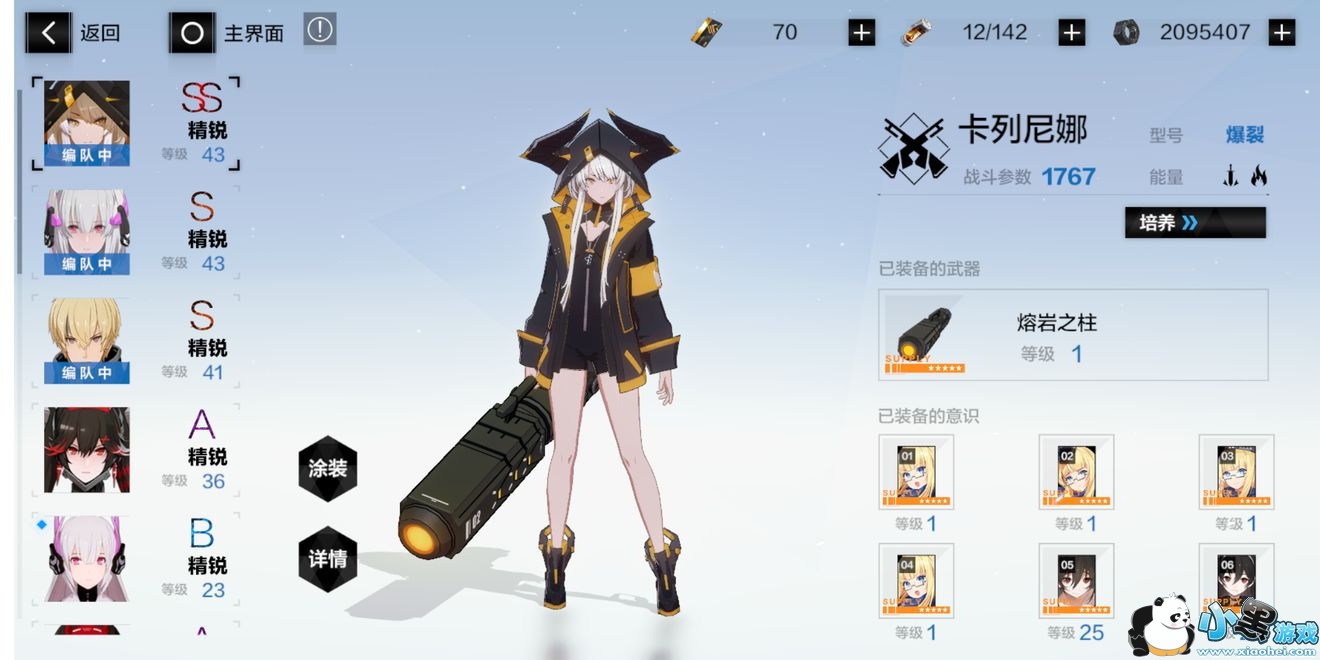Open the 培养 training screen
1320x660 pixels.
coord(1195,222)
